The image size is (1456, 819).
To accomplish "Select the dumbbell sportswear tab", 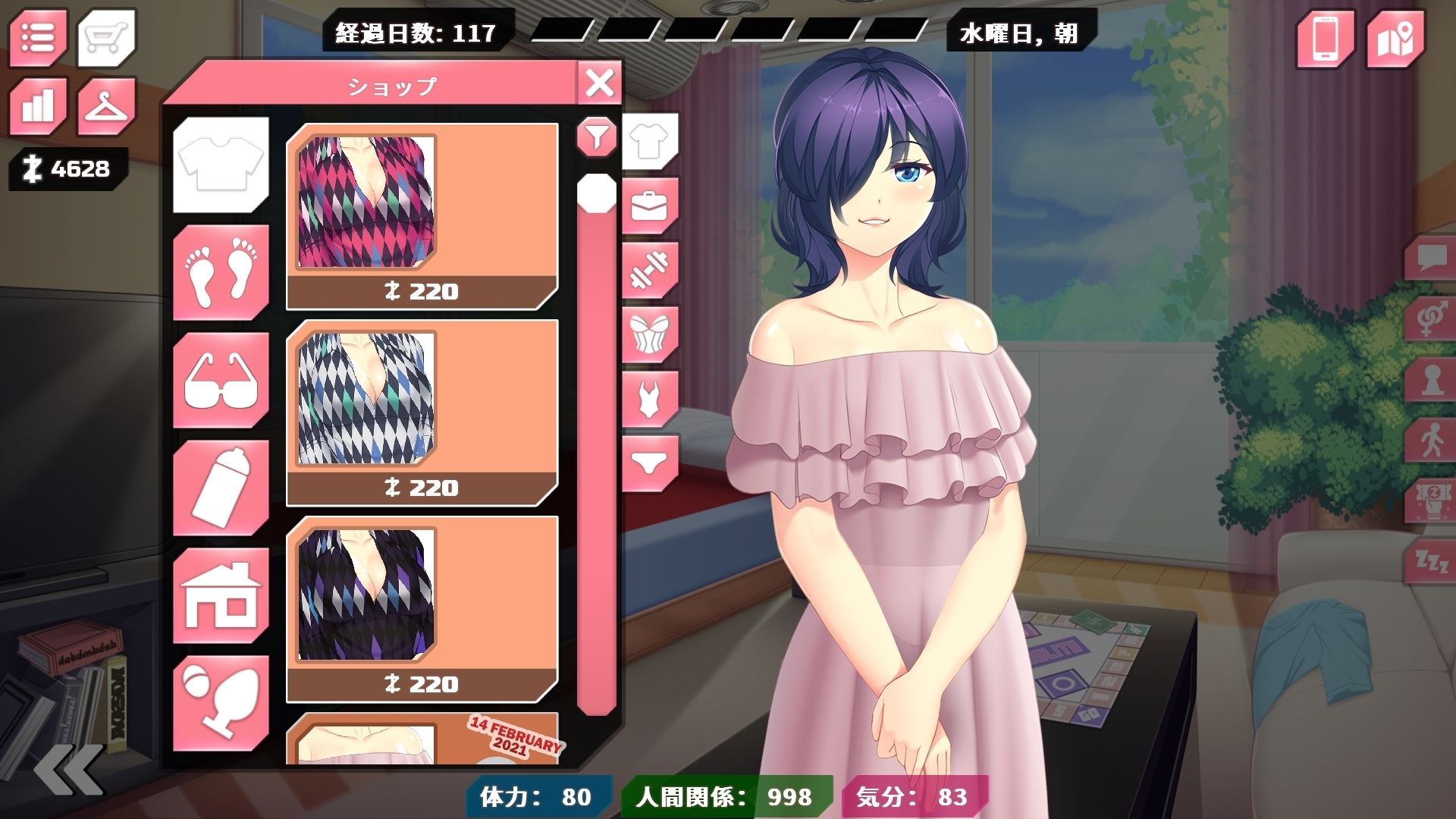I will 649,270.
